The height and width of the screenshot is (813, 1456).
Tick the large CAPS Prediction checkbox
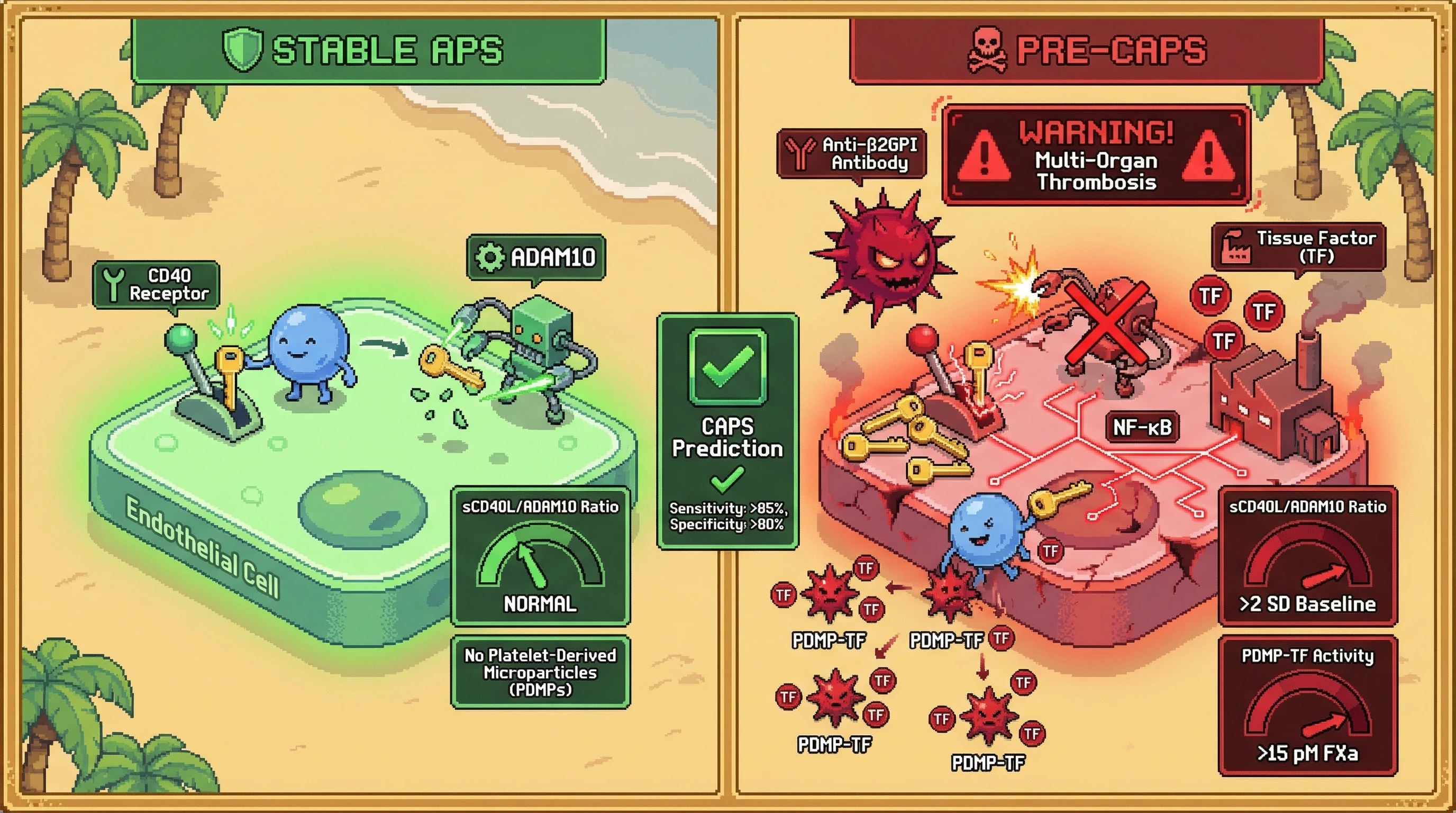coord(727,367)
